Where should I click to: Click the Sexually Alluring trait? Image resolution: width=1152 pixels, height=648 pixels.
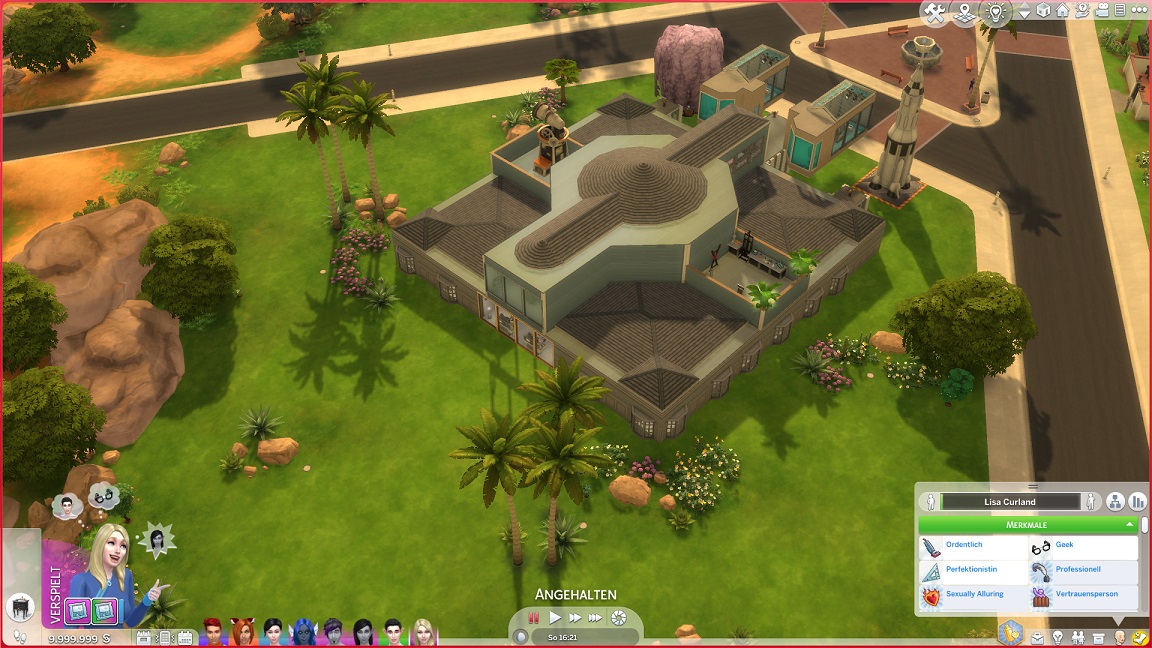(972, 595)
